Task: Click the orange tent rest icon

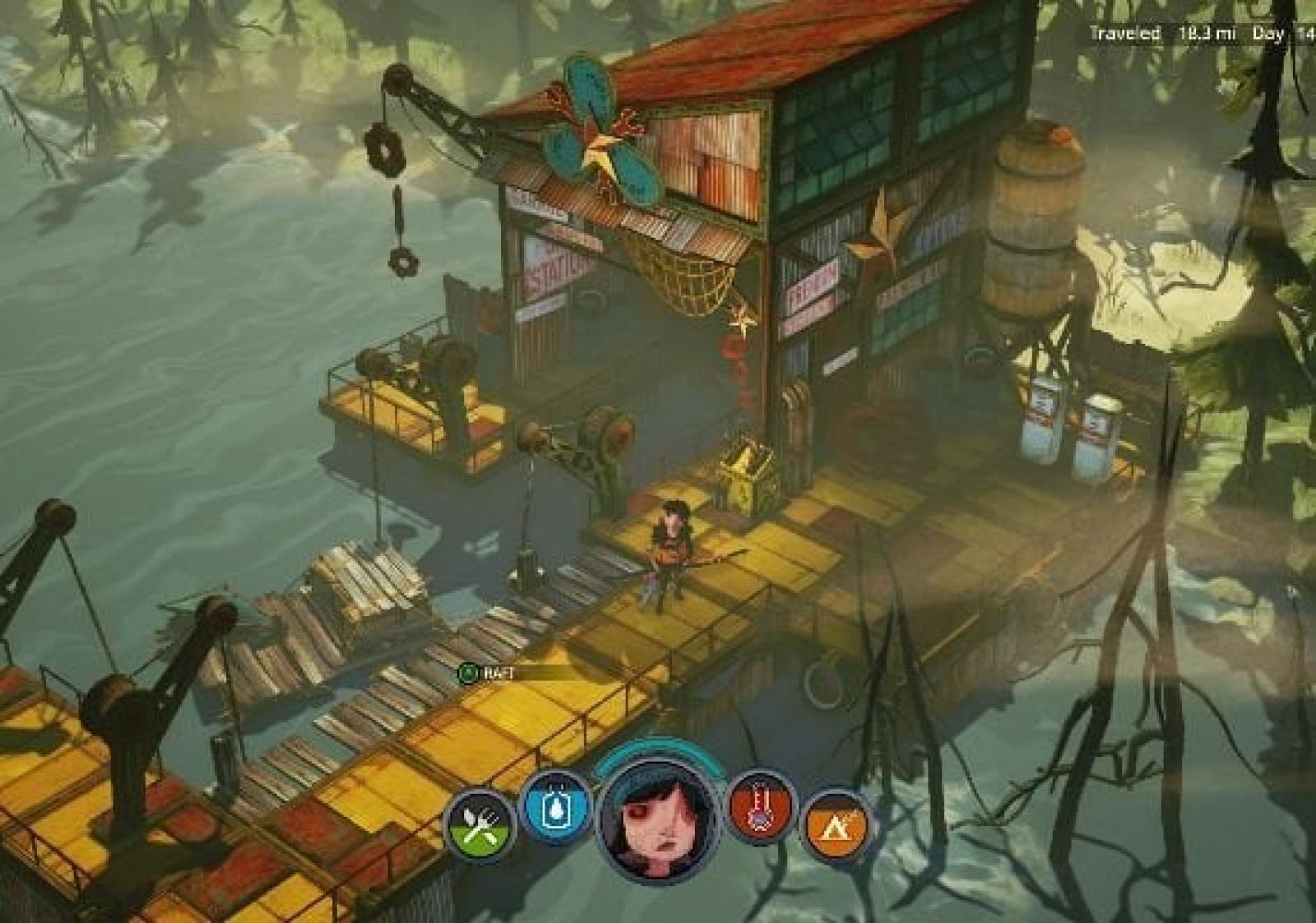Action: click(834, 823)
